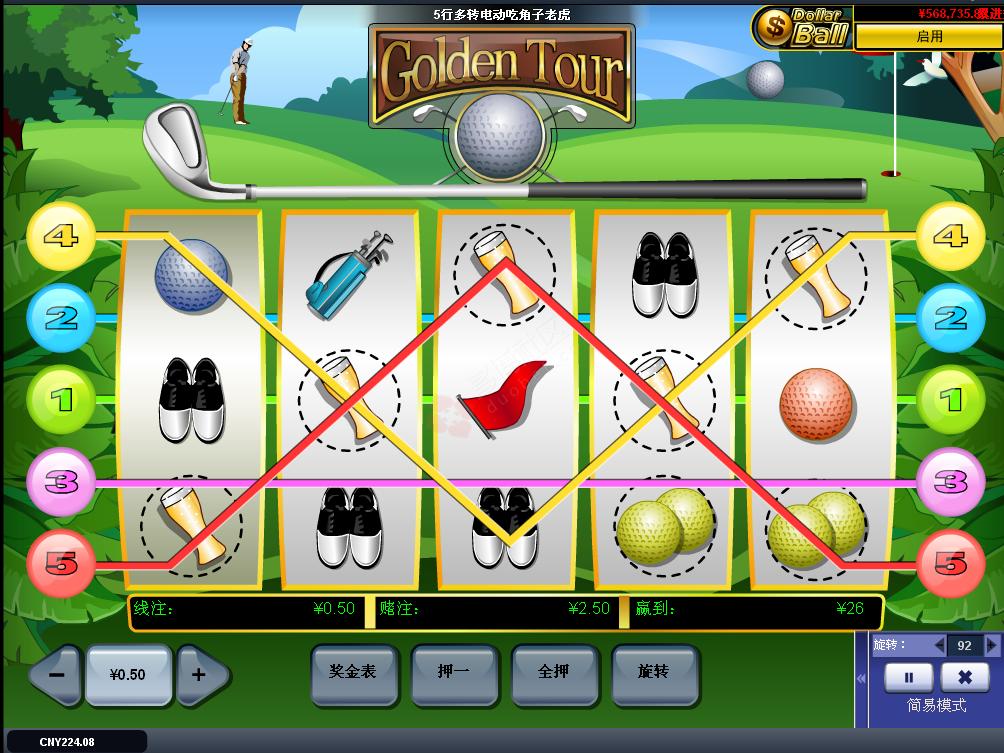This screenshot has height=753, width=1004.
Task: Click the Dollar Ball logo
Action: [x=801, y=27]
